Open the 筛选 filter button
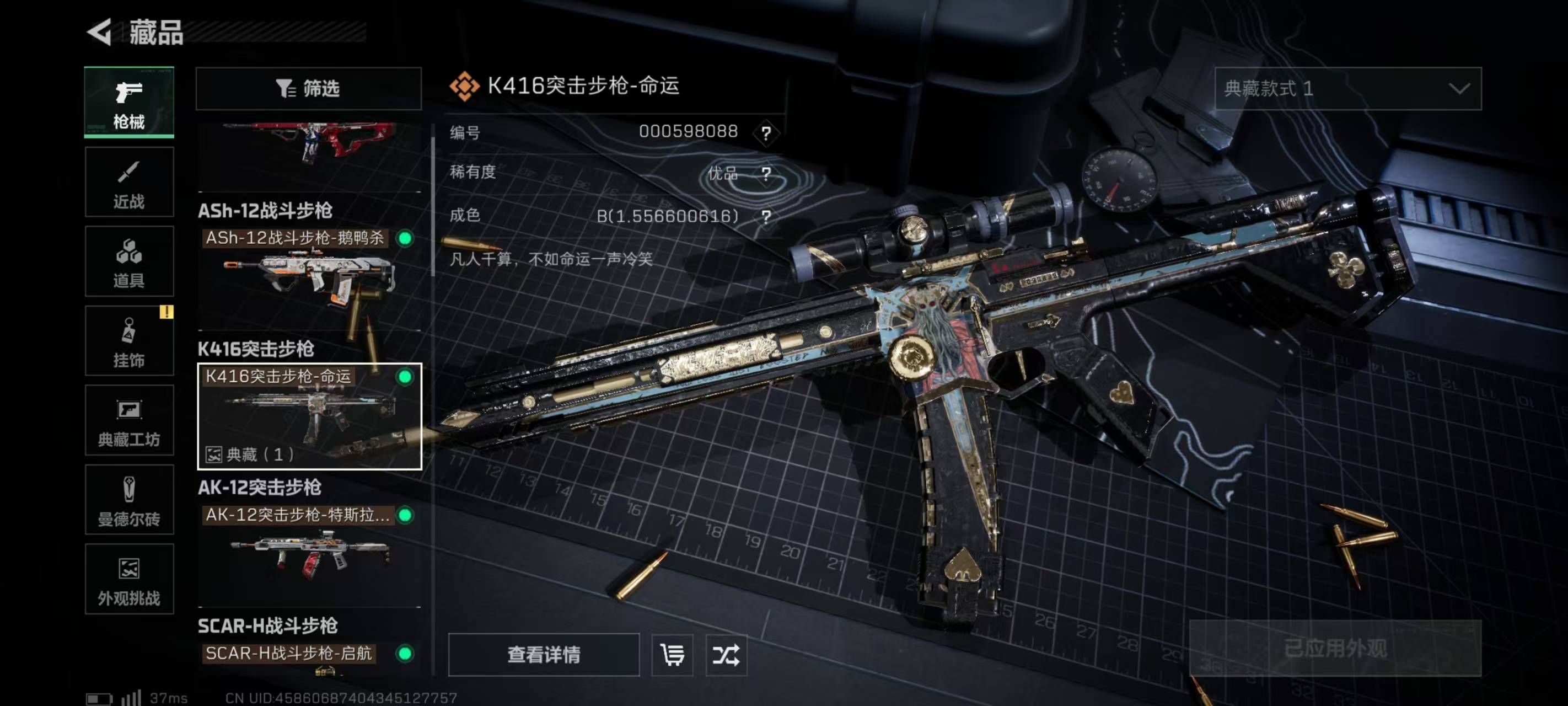The height and width of the screenshot is (706, 1568). pos(309,89)
